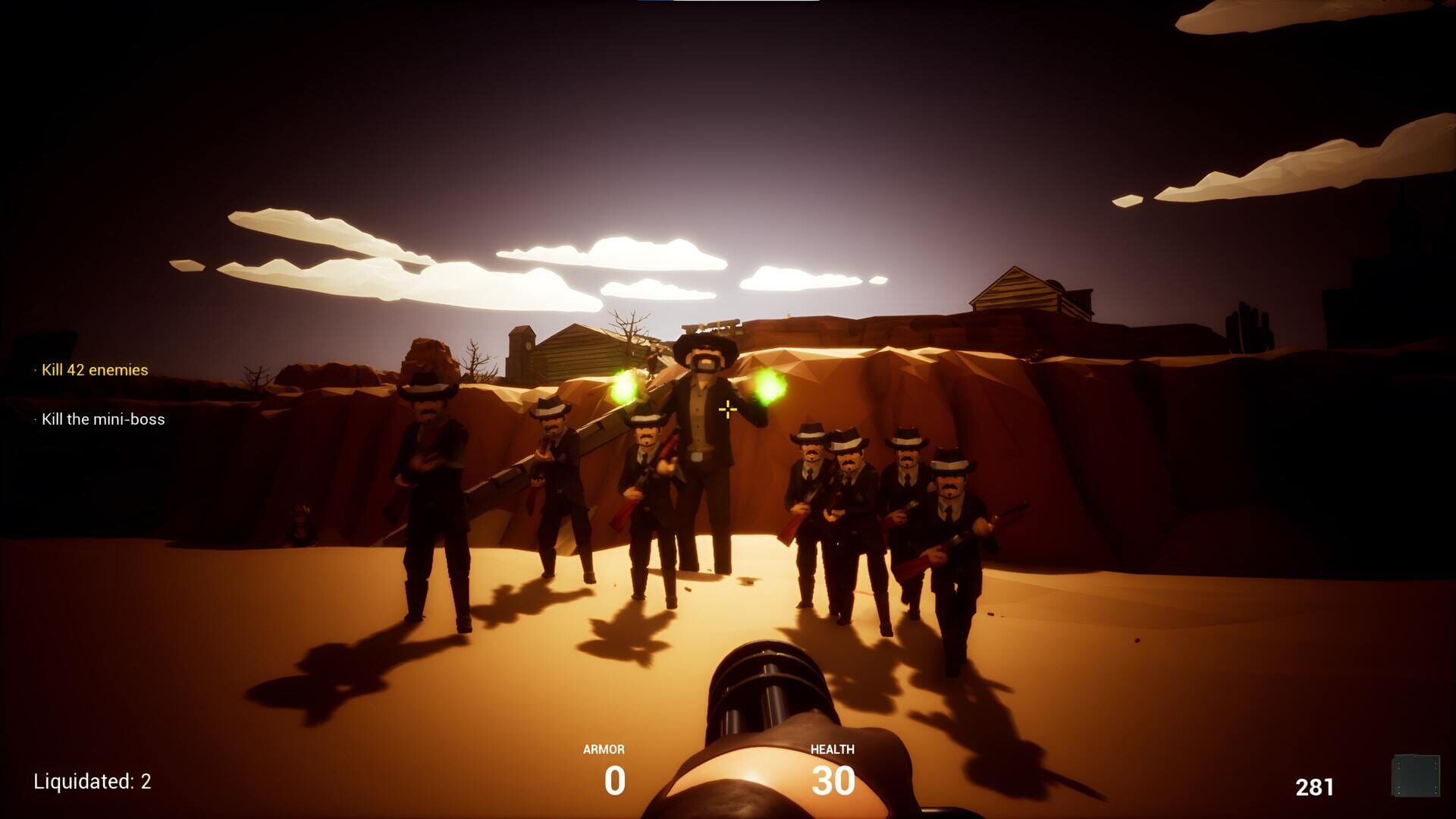Collapse the bottom HUD stats bar

(x=720, y=766)
